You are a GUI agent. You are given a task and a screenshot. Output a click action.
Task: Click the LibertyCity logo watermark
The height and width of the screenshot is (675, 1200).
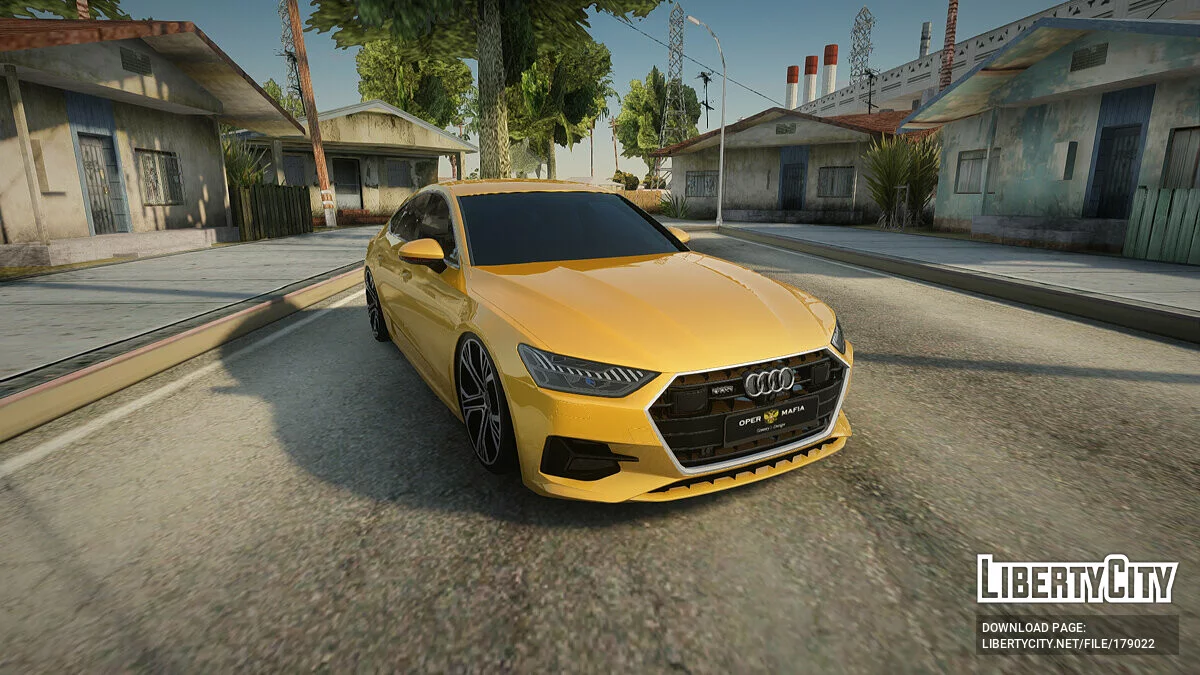pyautogui.click(x=1076, y=579)
